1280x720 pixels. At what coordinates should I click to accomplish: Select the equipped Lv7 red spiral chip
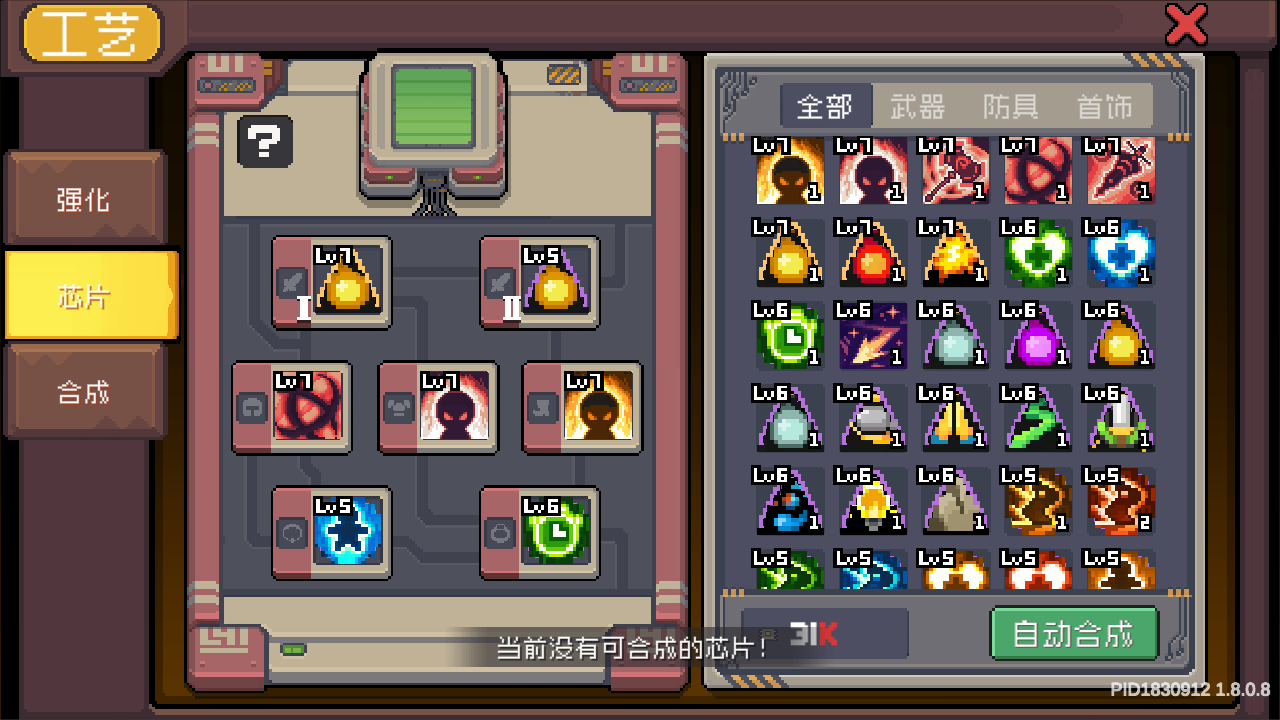[x=292, y=408]
